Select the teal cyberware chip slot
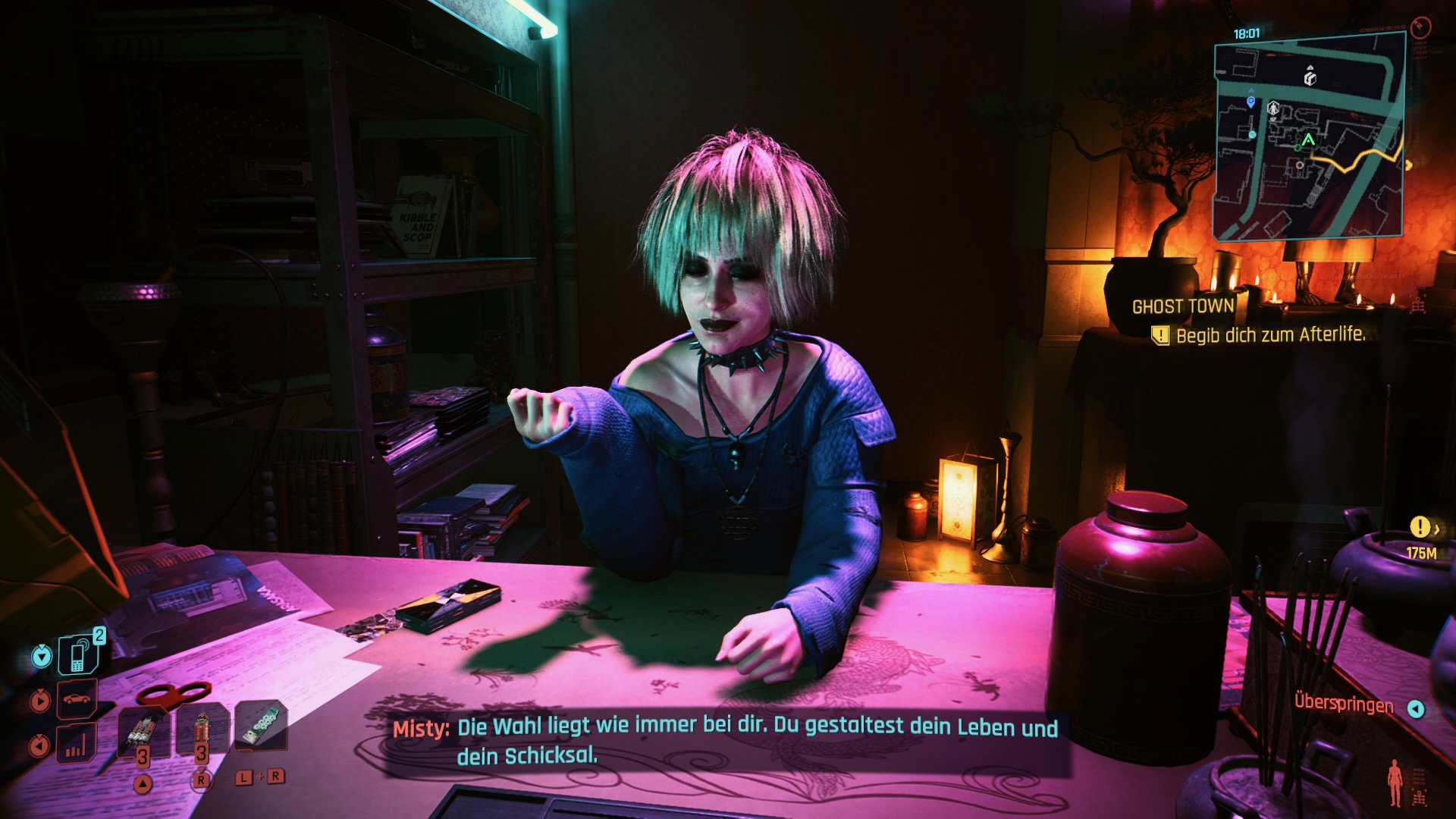Image resolution: width=1456 pixels, height=819 pixels. [x=260, y=726]
